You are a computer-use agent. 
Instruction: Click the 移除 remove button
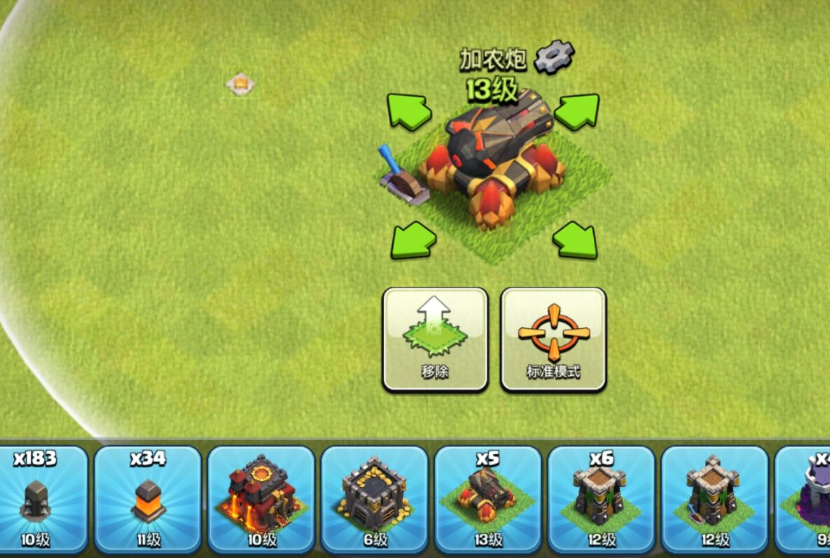[435, 339]
